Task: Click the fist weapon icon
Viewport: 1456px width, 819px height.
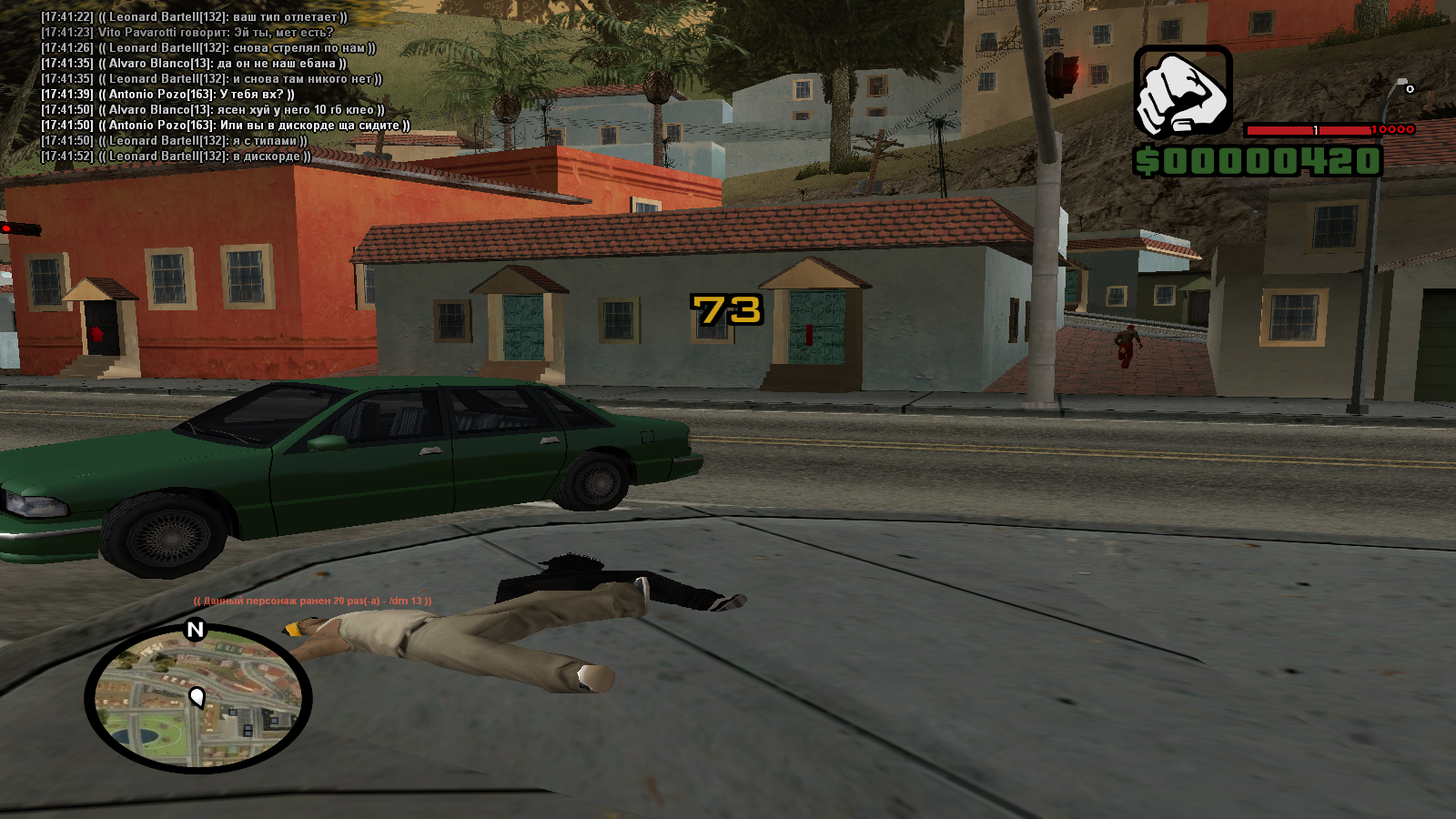Action: pyautogui.click(x=1182, y=93)
